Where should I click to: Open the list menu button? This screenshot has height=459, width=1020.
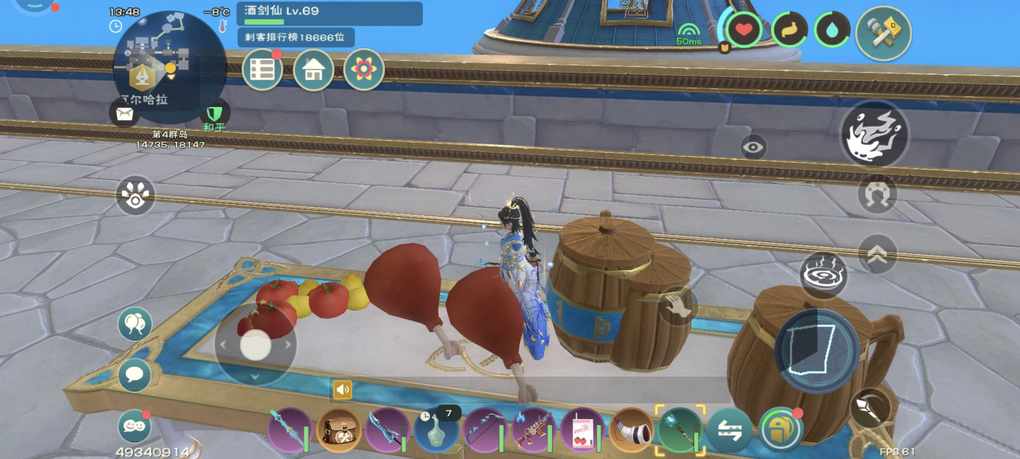263,70
